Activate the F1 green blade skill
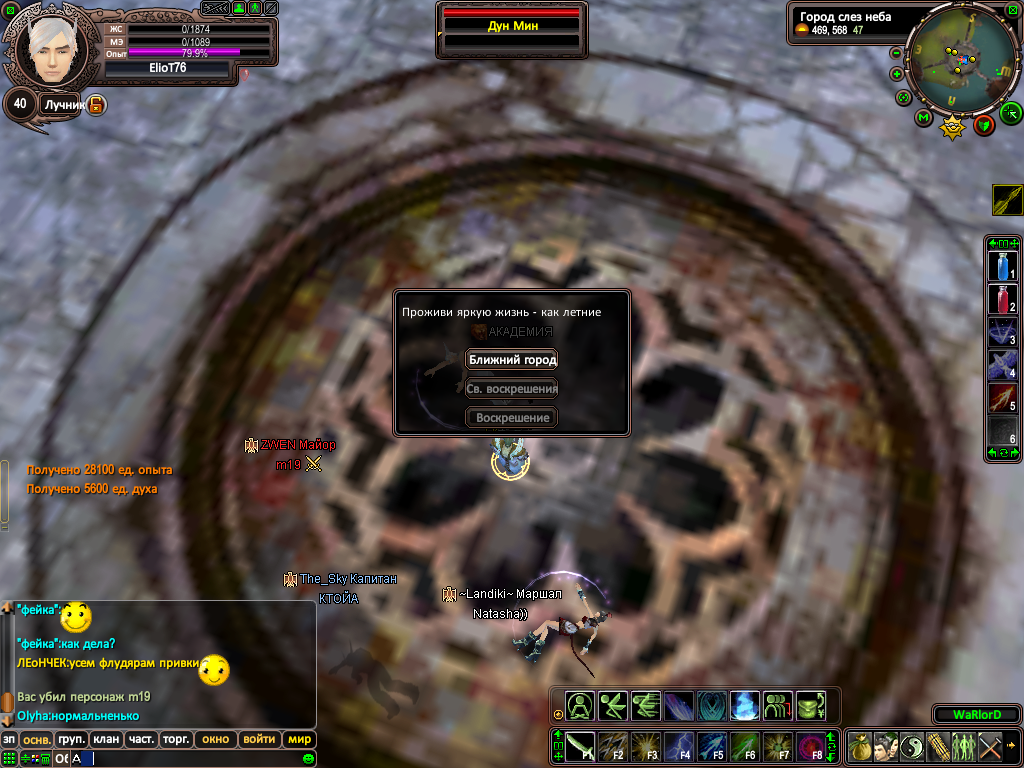1024x768 pixels. (580, 746)
